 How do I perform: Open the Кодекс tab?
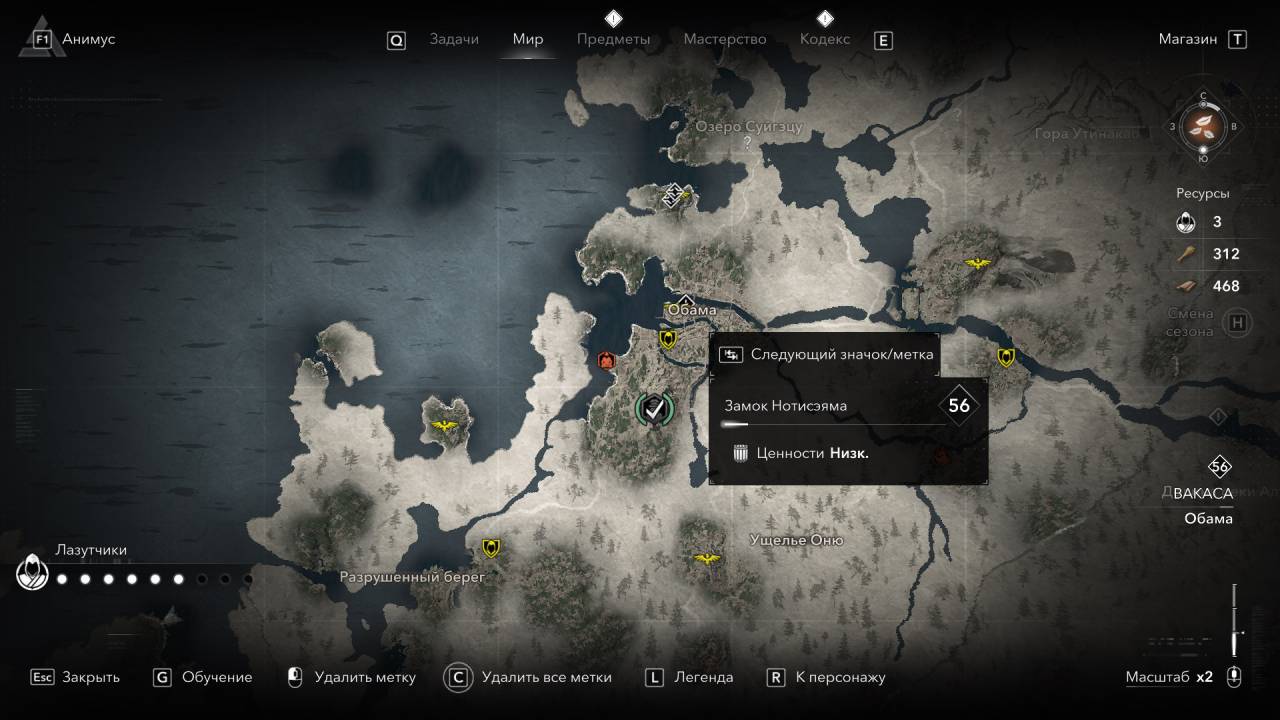(x=825, y=39)
